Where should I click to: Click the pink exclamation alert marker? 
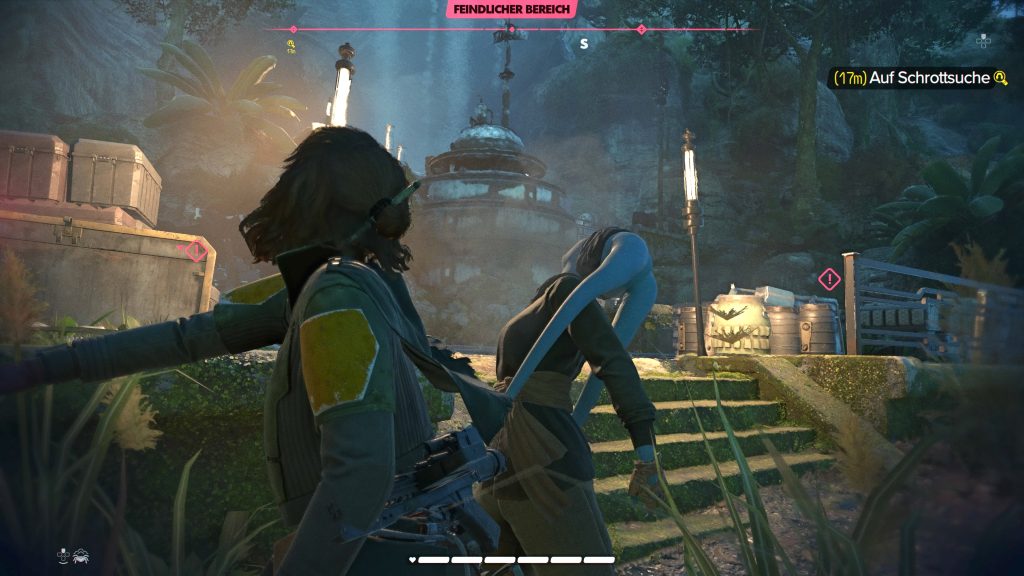[x=829, y=279]
